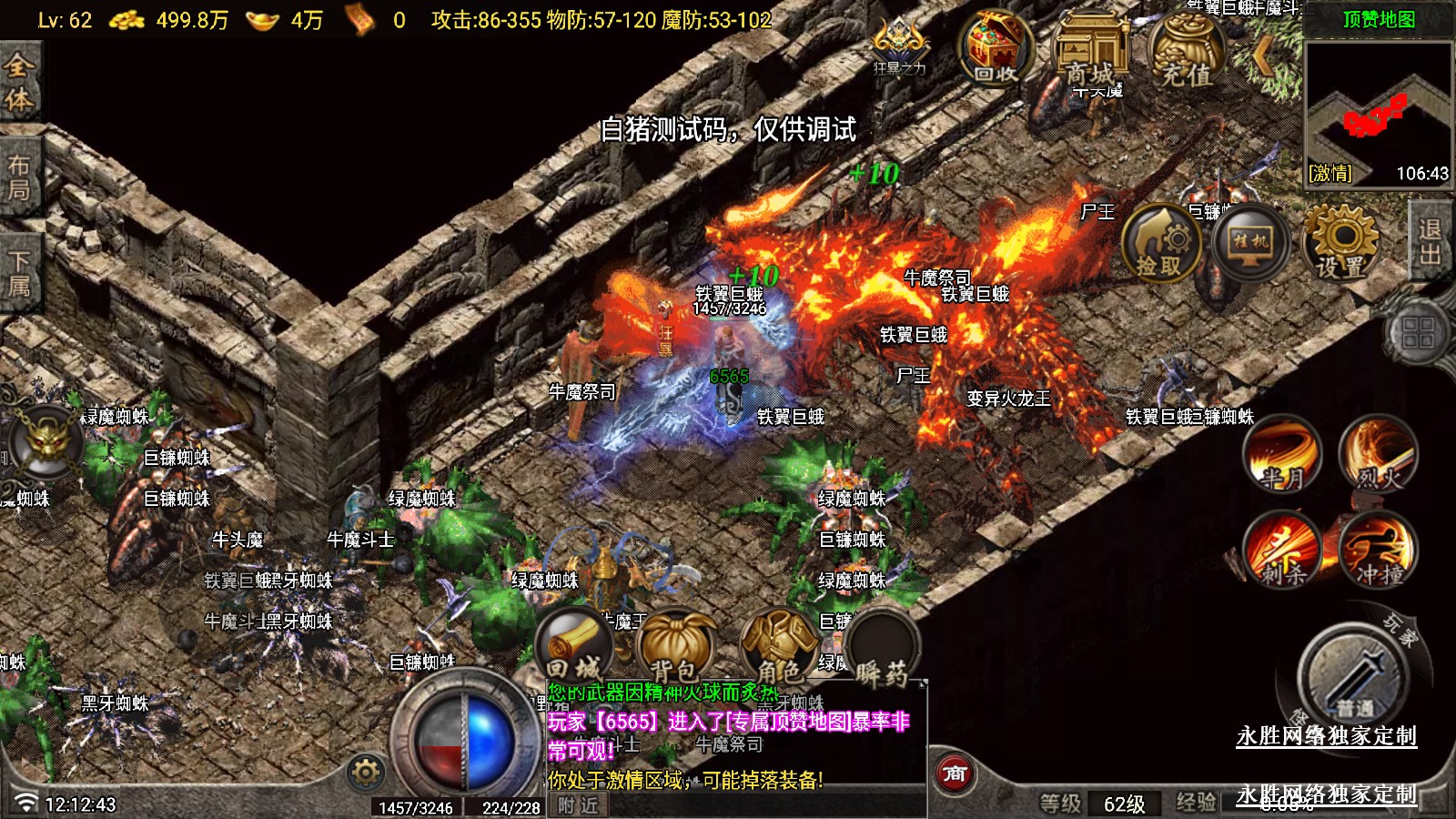Open the 商城 shop

click(x=1089, y=53)
